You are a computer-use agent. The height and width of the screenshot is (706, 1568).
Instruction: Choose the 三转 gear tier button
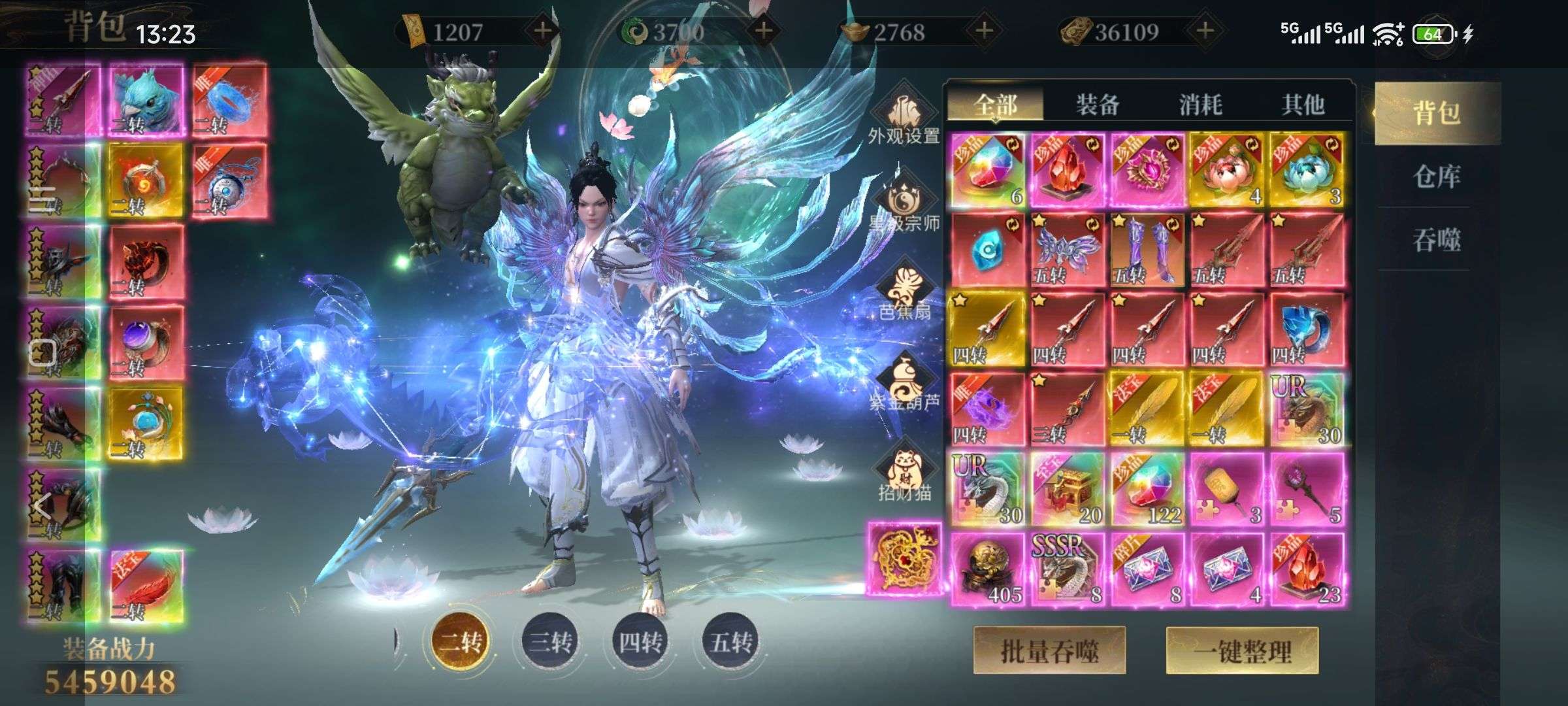tap(551, 641)
